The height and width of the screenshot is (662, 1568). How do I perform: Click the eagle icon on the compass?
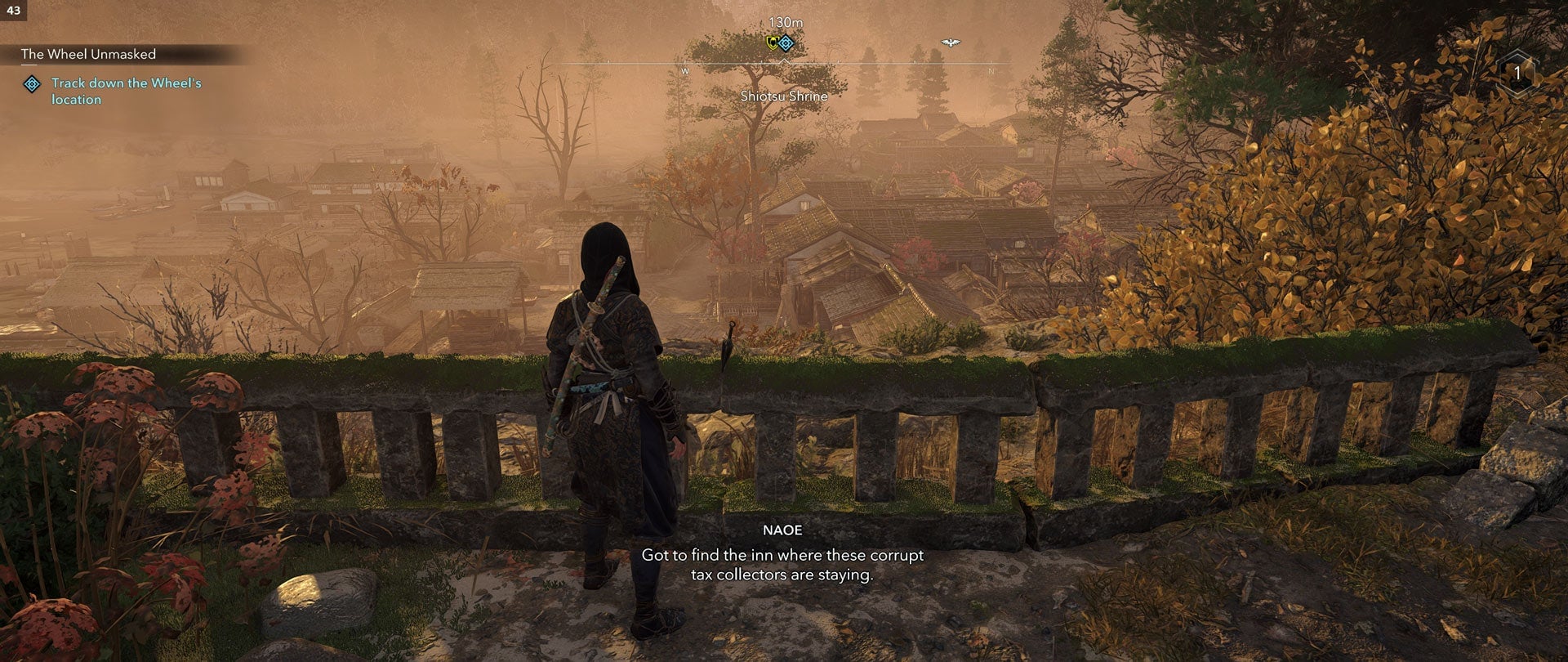(x=950, y=41)
